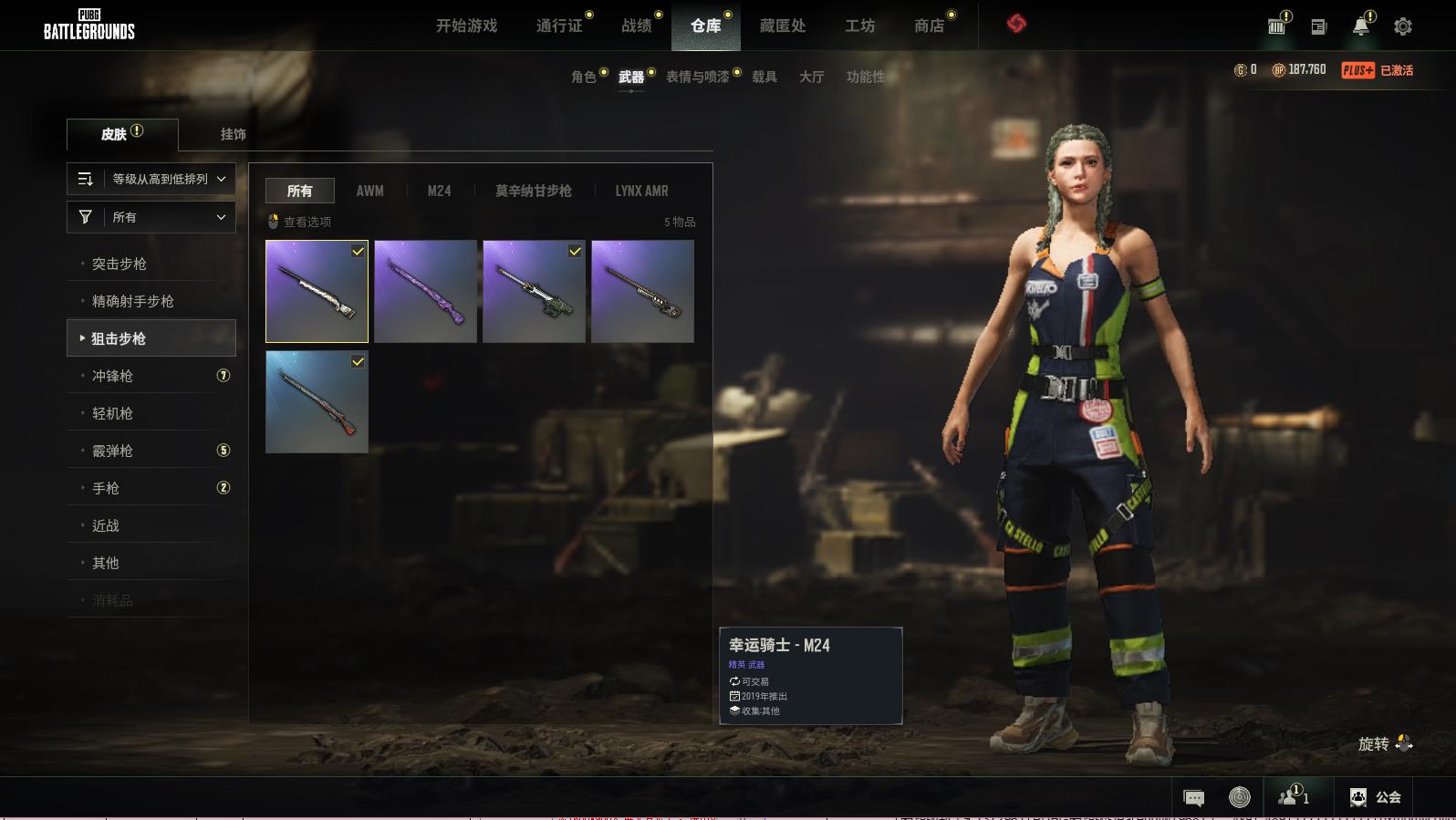Choose the 手枪 pistol category
The image size is (1456, 820).
(x=106, y=488)
